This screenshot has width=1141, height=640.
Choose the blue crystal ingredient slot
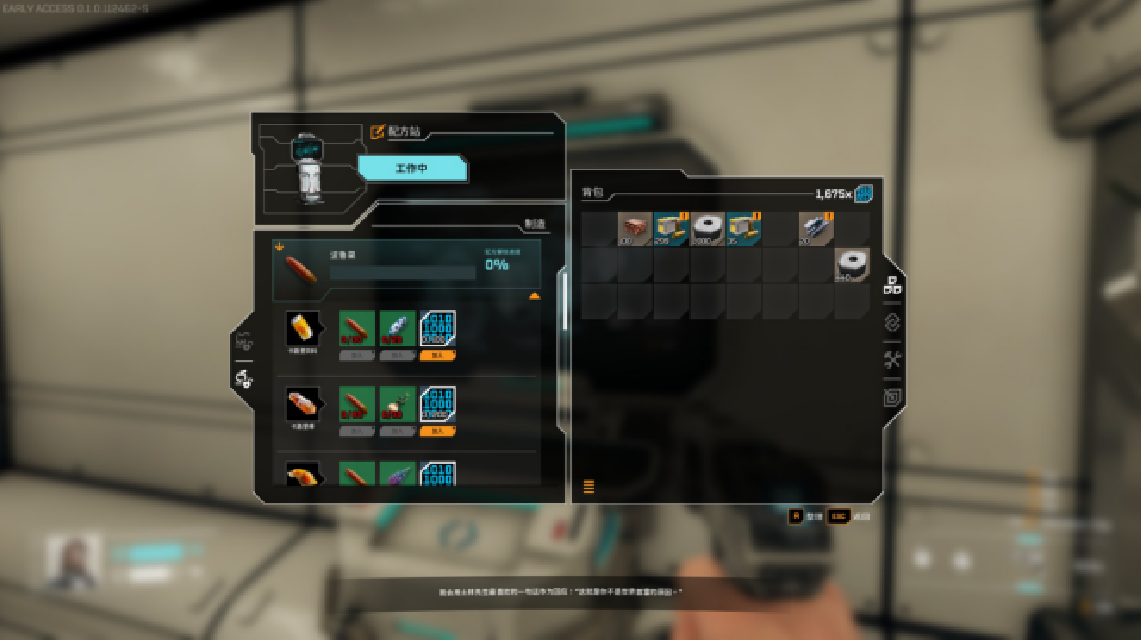click(397, 328)
